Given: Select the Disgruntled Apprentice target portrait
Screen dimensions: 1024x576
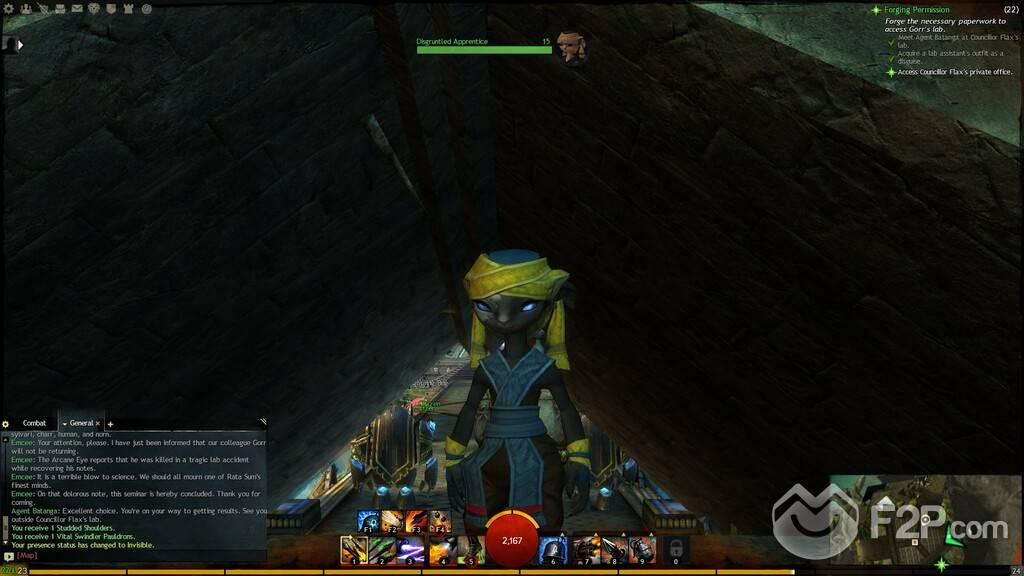Looking at the screenshot, I should pos(571,46).
